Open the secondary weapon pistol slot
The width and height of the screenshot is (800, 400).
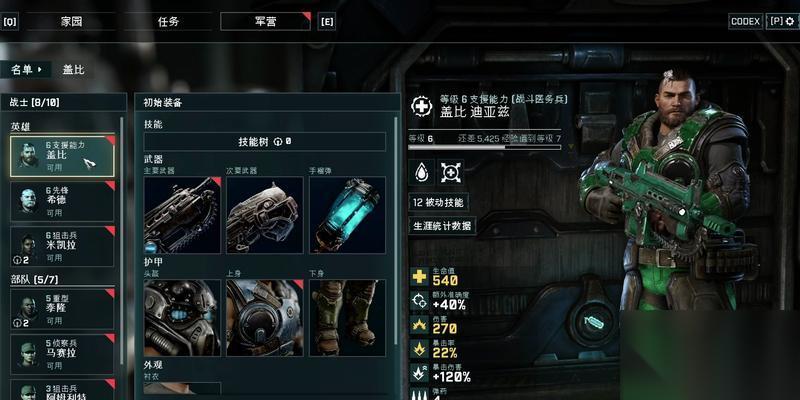click(x=263, y=214)
